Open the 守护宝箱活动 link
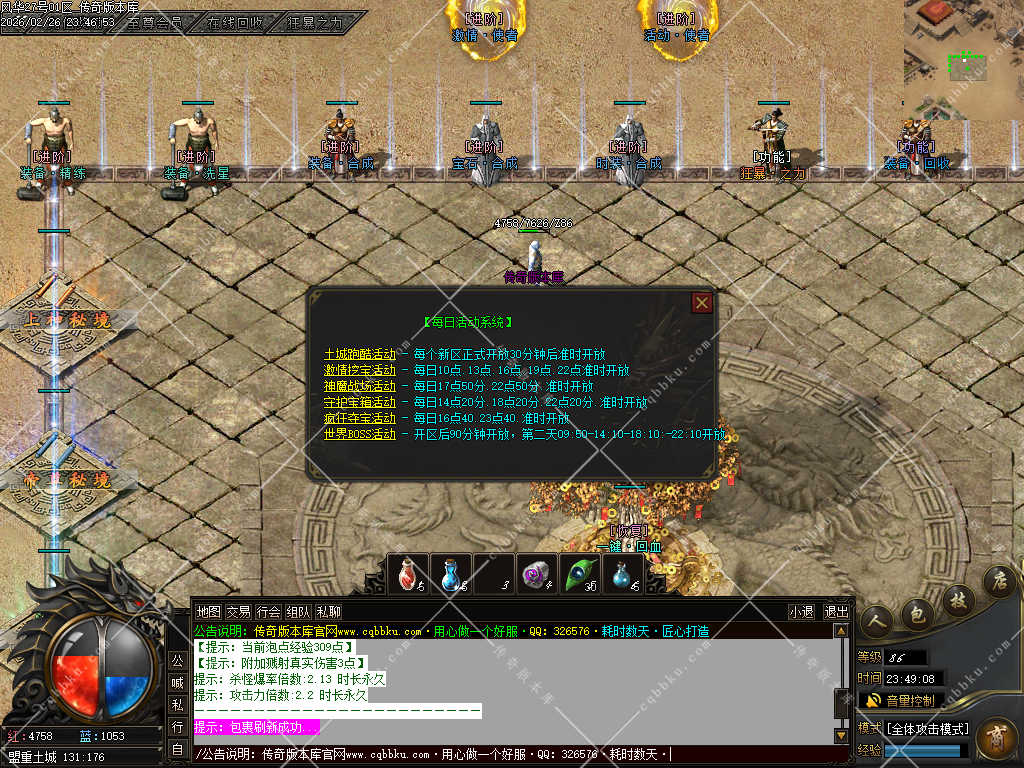 359,402
